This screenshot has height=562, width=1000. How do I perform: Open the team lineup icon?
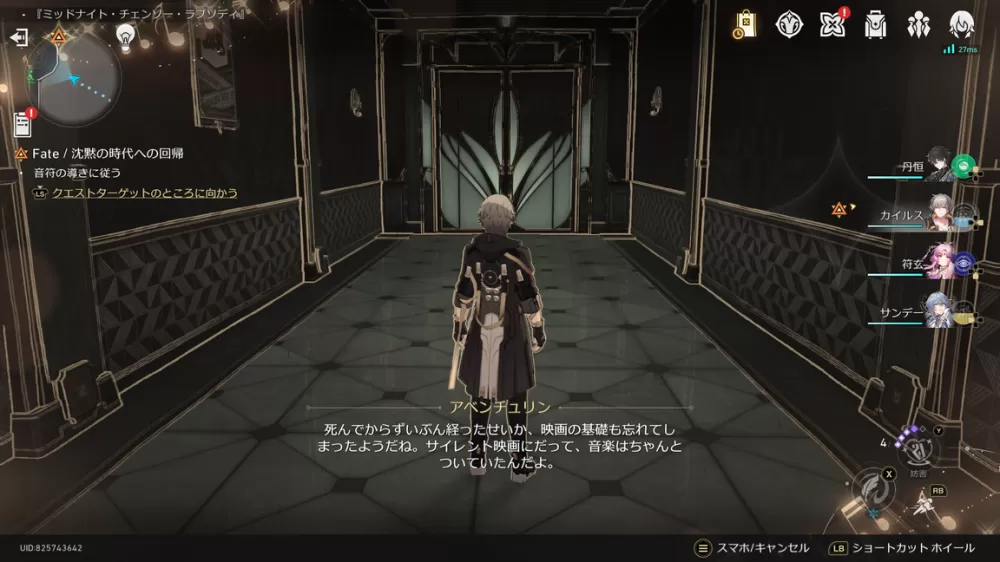[x=919, y=24]
